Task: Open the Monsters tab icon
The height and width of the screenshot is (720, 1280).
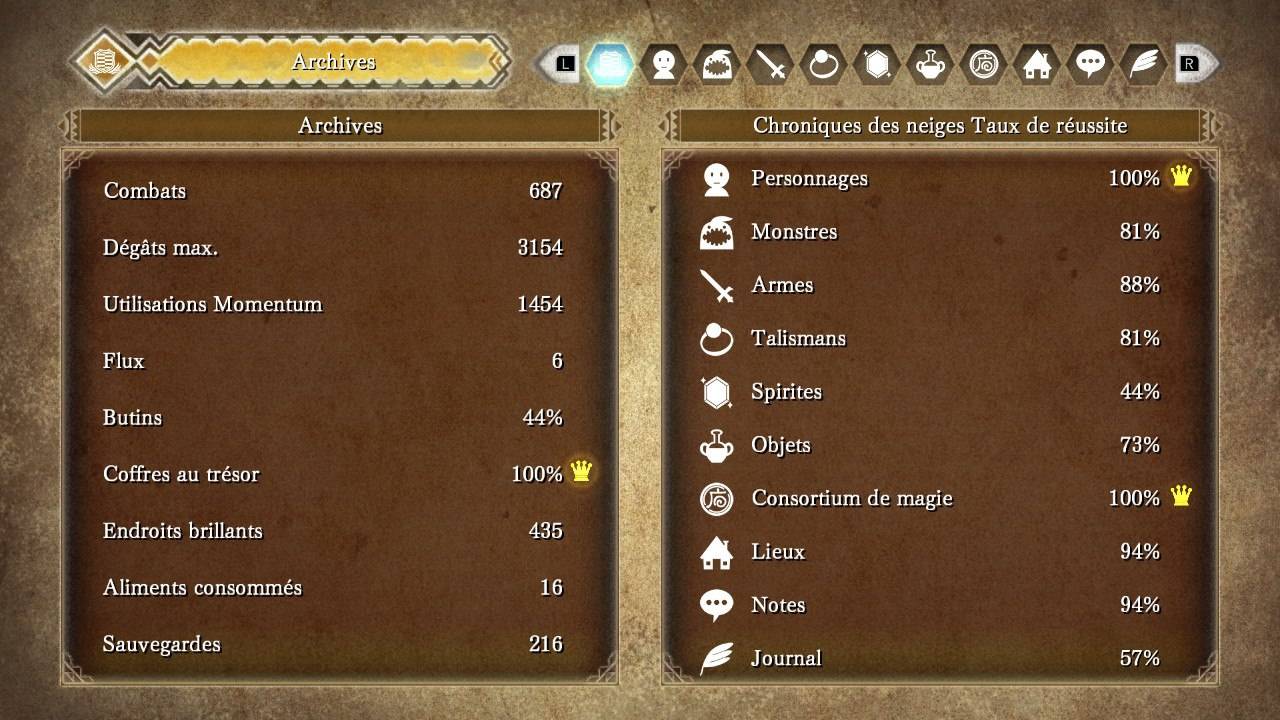Action: click(x=717, y=64)
